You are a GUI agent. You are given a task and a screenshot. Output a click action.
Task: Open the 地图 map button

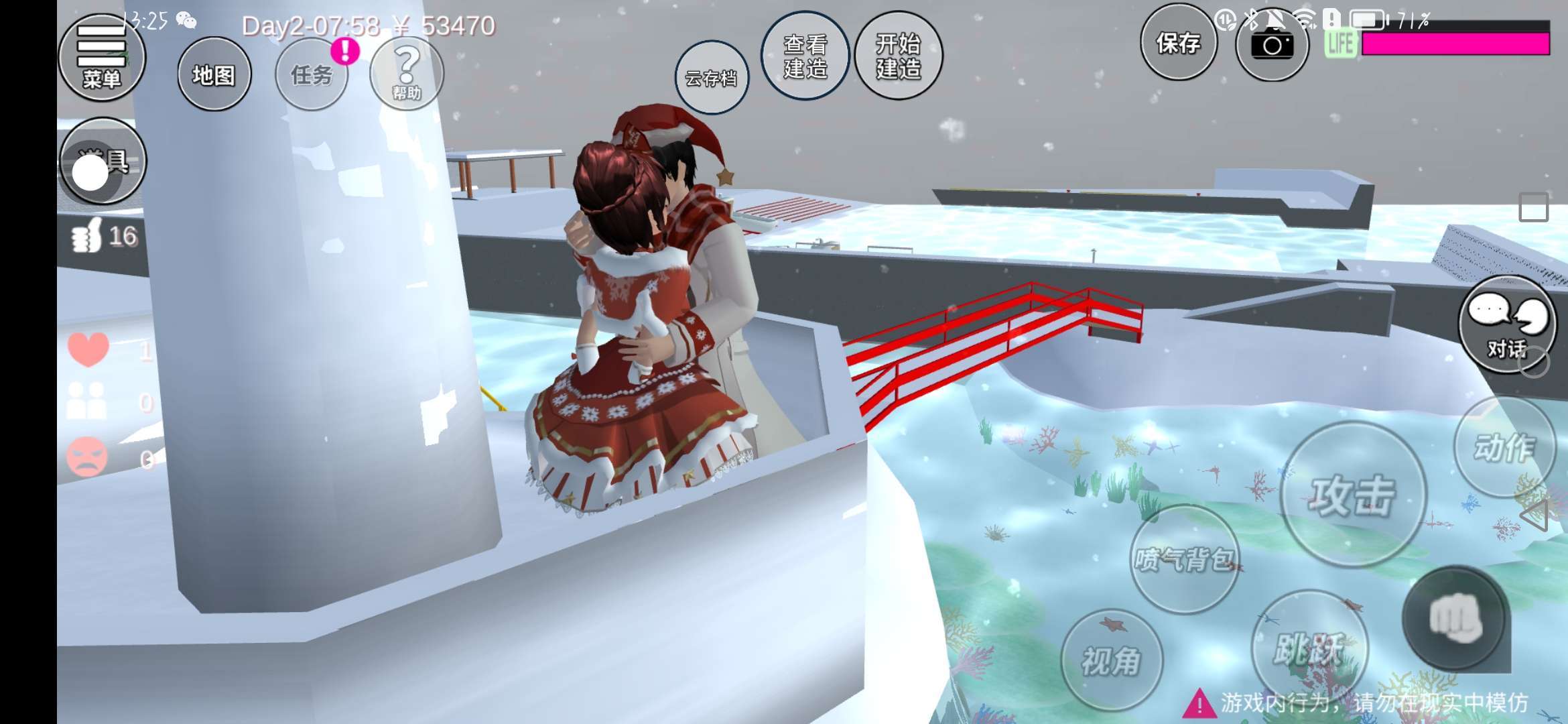click(214, 74)
